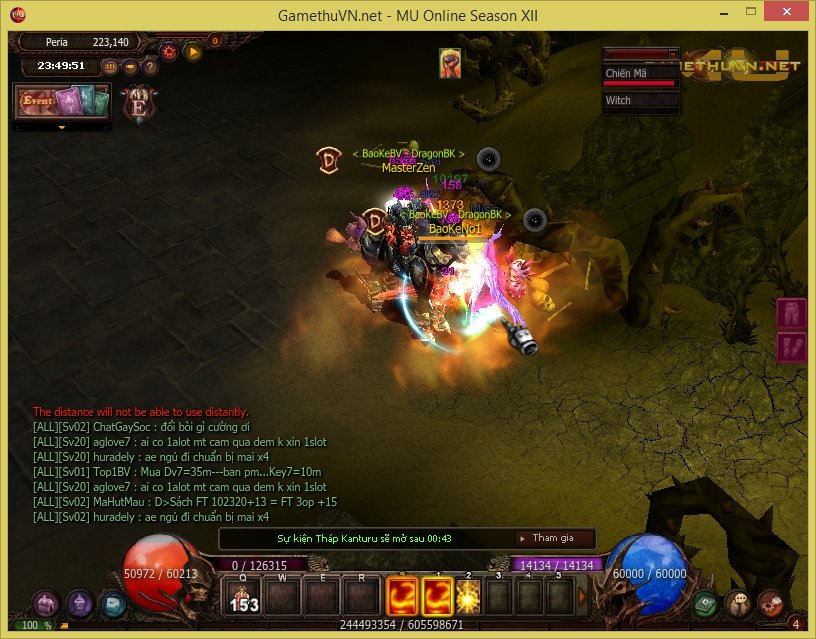
Task: Select the Witch party member entry
Action: click(640, 101)
